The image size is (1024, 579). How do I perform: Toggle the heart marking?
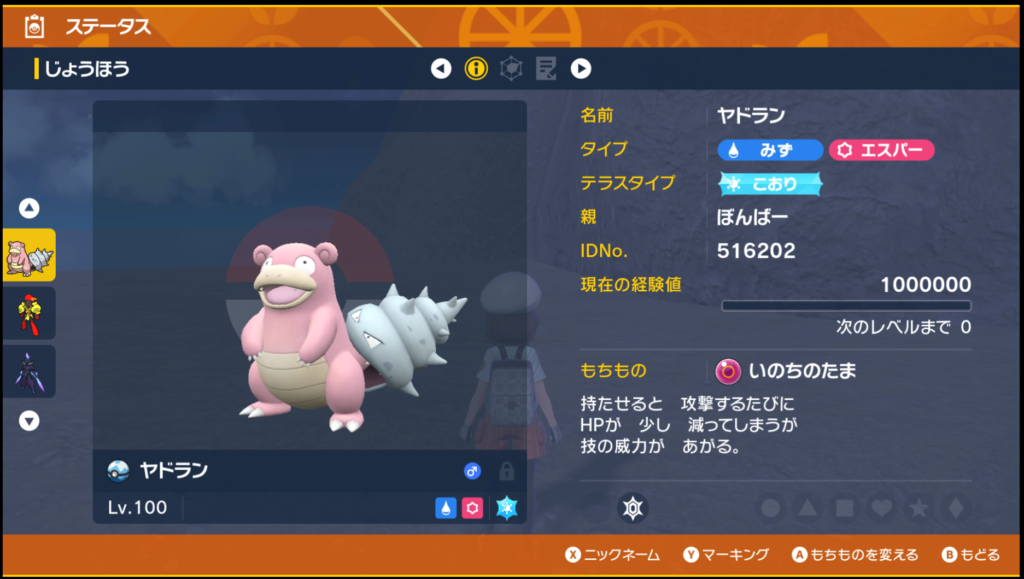point(882,508)
